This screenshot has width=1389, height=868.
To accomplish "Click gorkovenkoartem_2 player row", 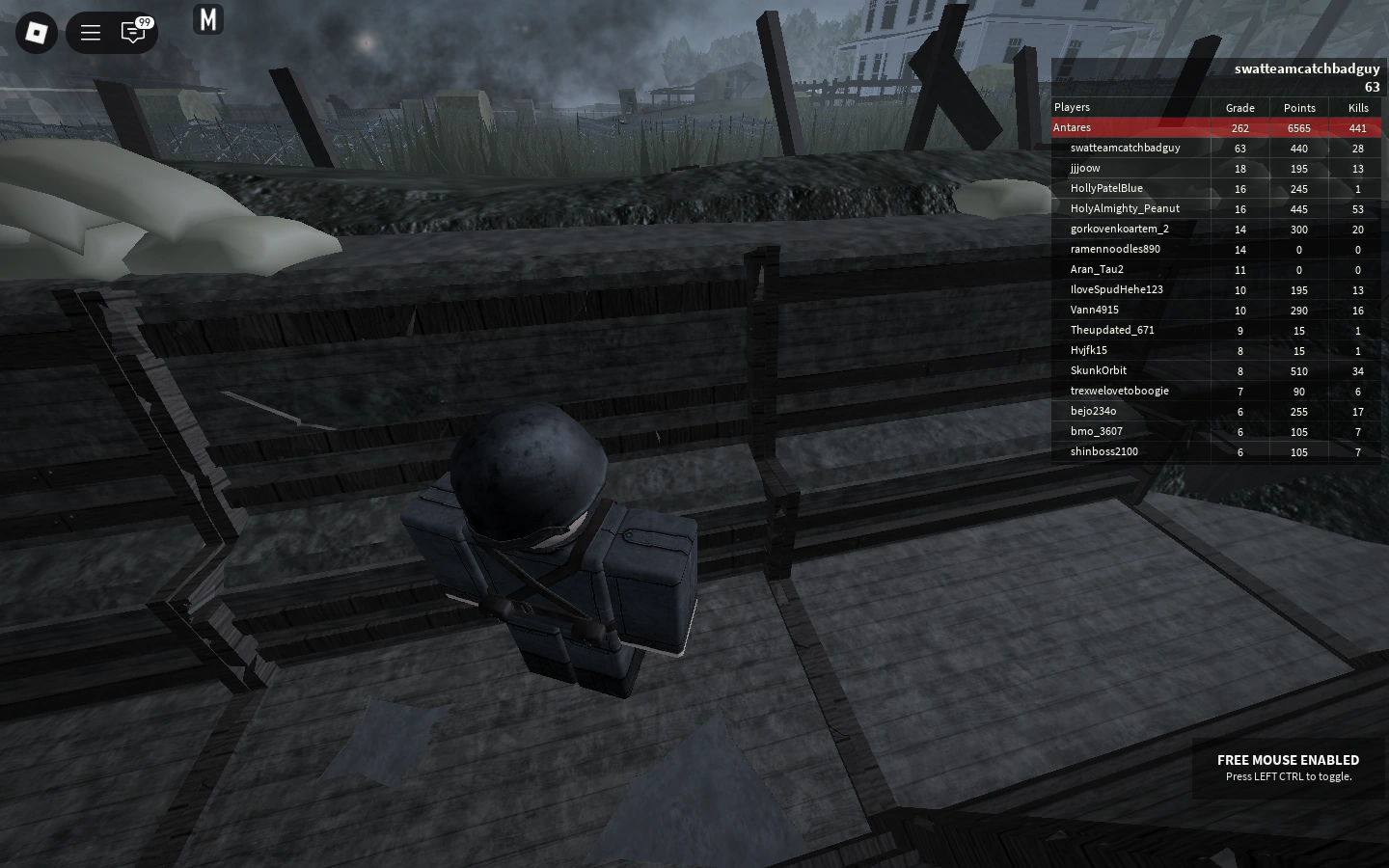I will tap(1120, 229).
